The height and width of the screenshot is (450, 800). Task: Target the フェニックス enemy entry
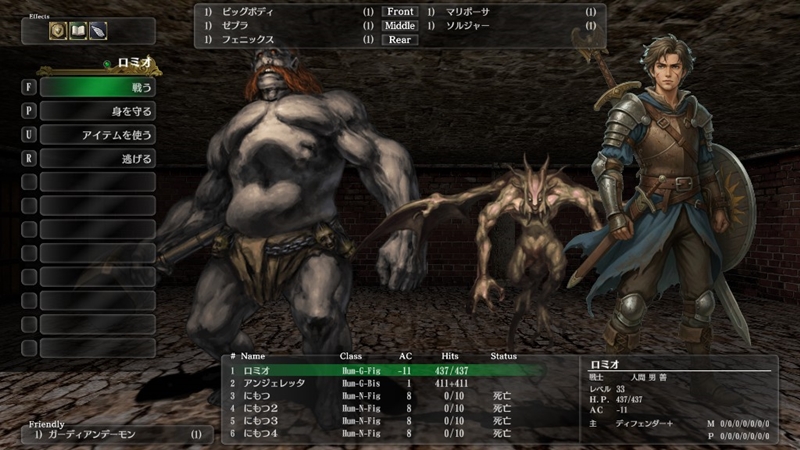pos(247,40)
